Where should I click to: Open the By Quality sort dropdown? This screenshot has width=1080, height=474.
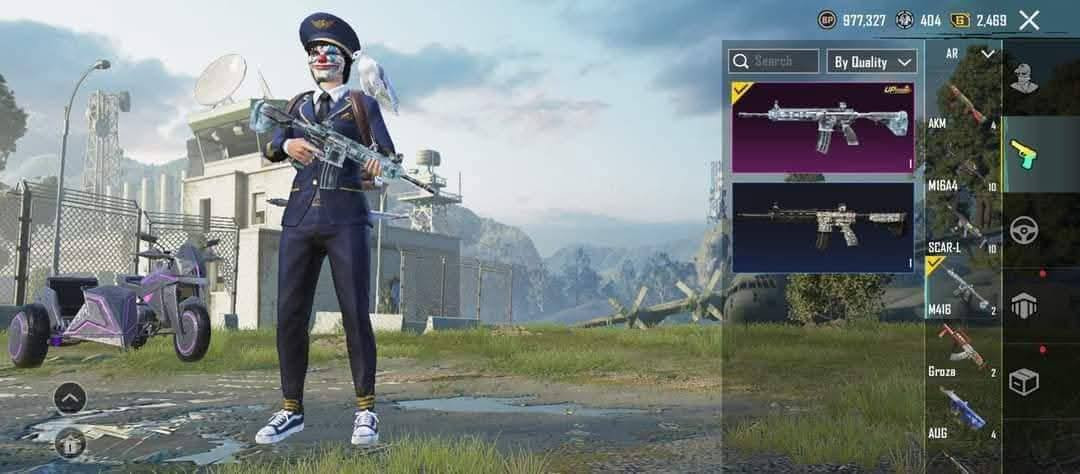872,61
